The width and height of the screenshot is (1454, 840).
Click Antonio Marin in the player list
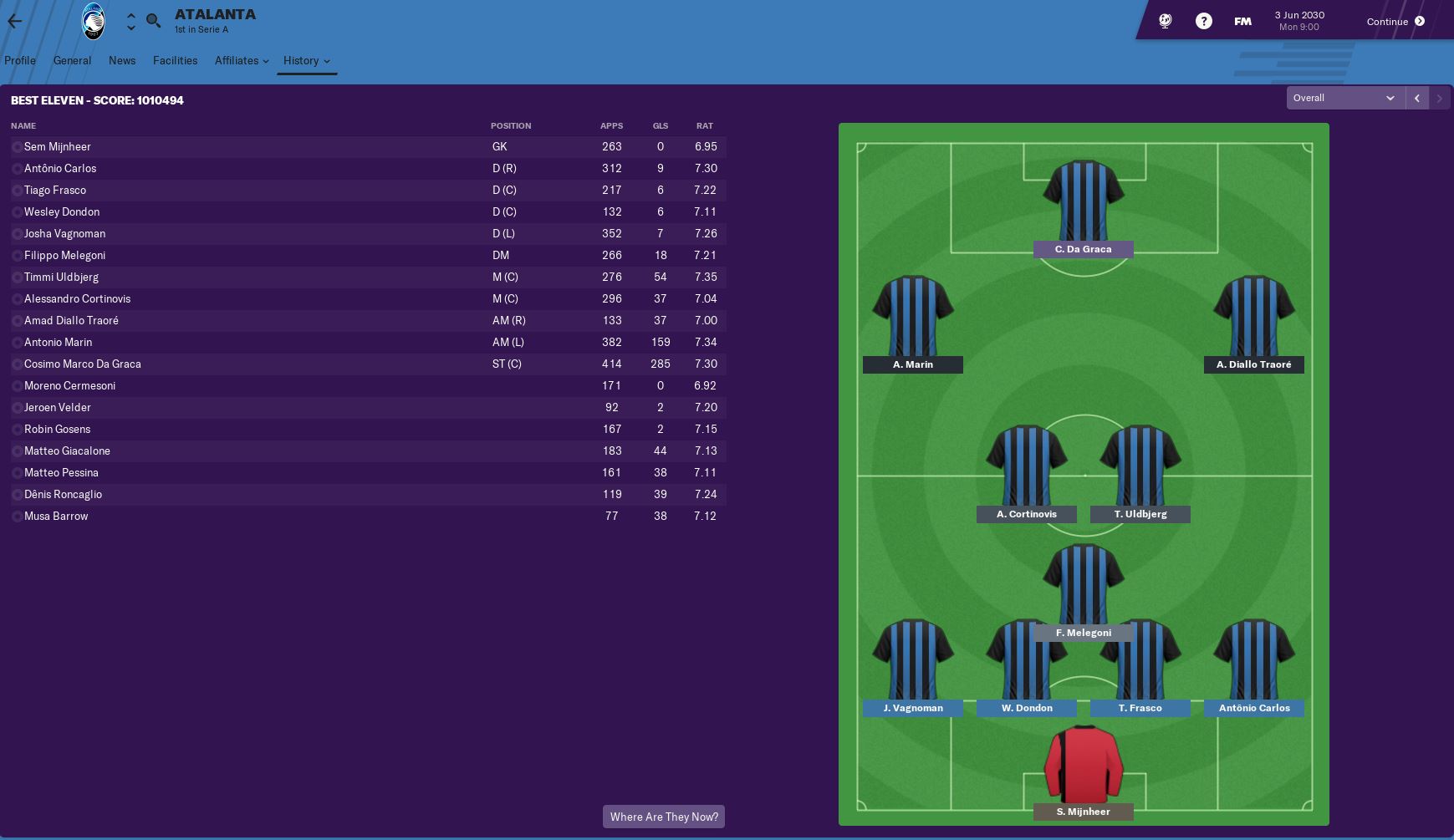tap(59, 342)
